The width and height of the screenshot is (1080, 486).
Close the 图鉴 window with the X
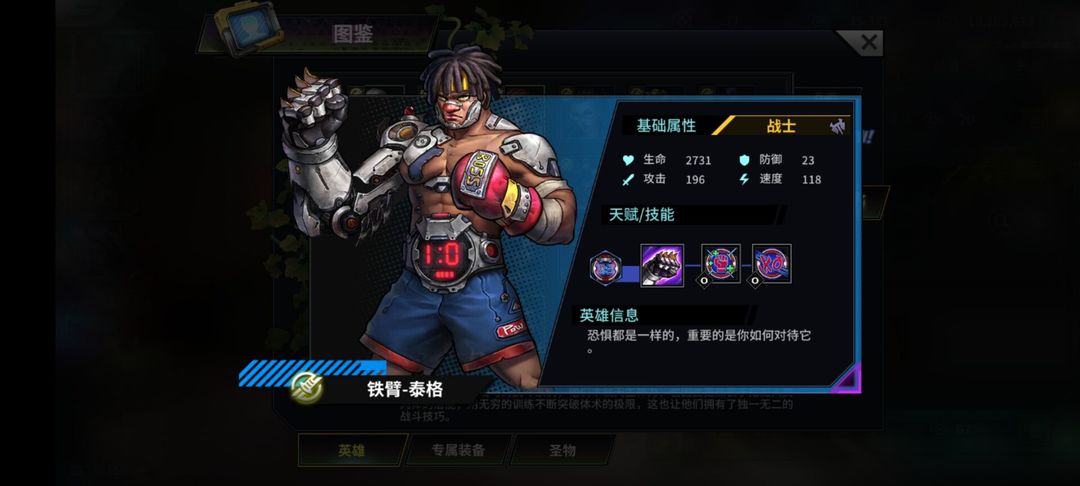[868, 43]
